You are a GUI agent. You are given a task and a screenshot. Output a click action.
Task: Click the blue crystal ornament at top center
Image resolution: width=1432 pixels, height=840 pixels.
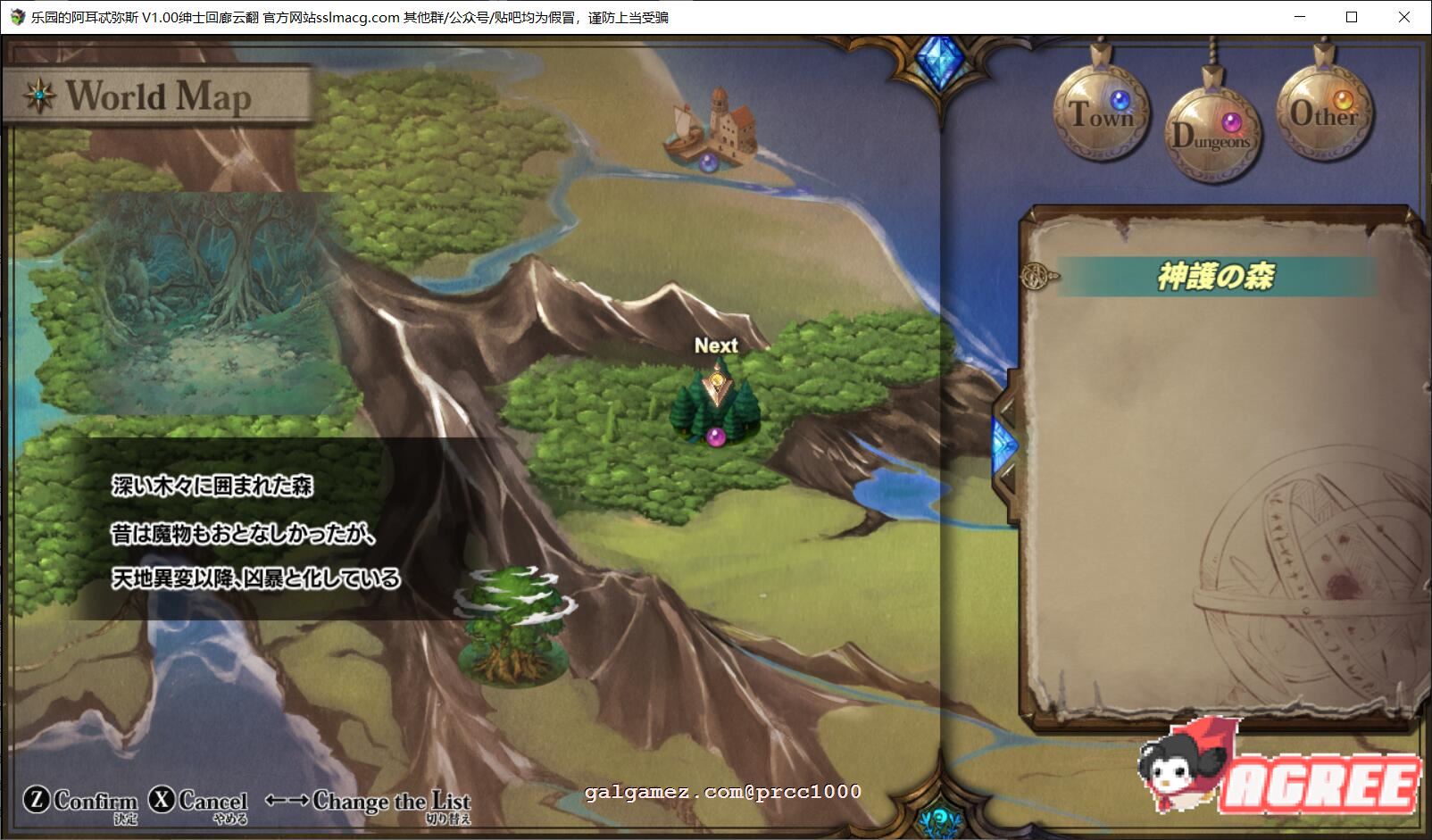(942, 60)
